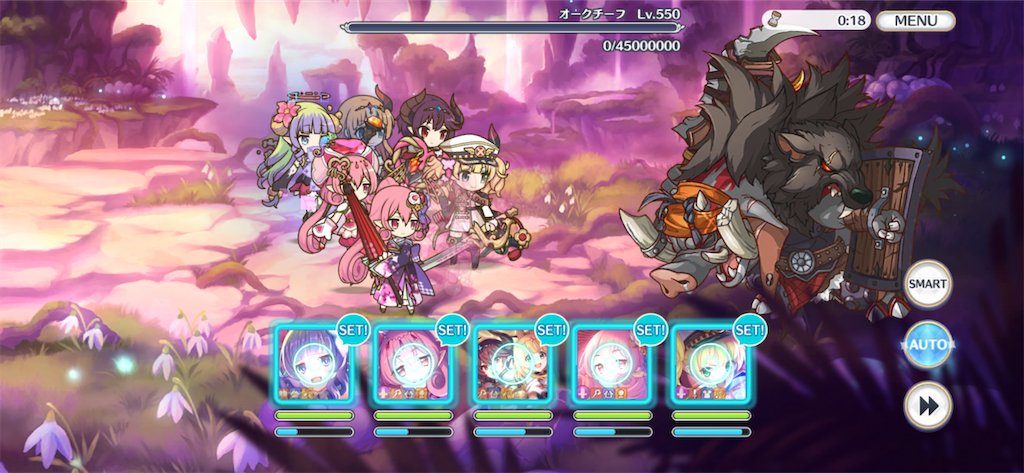Activate the fast-forward speed button

click(927, 405)
